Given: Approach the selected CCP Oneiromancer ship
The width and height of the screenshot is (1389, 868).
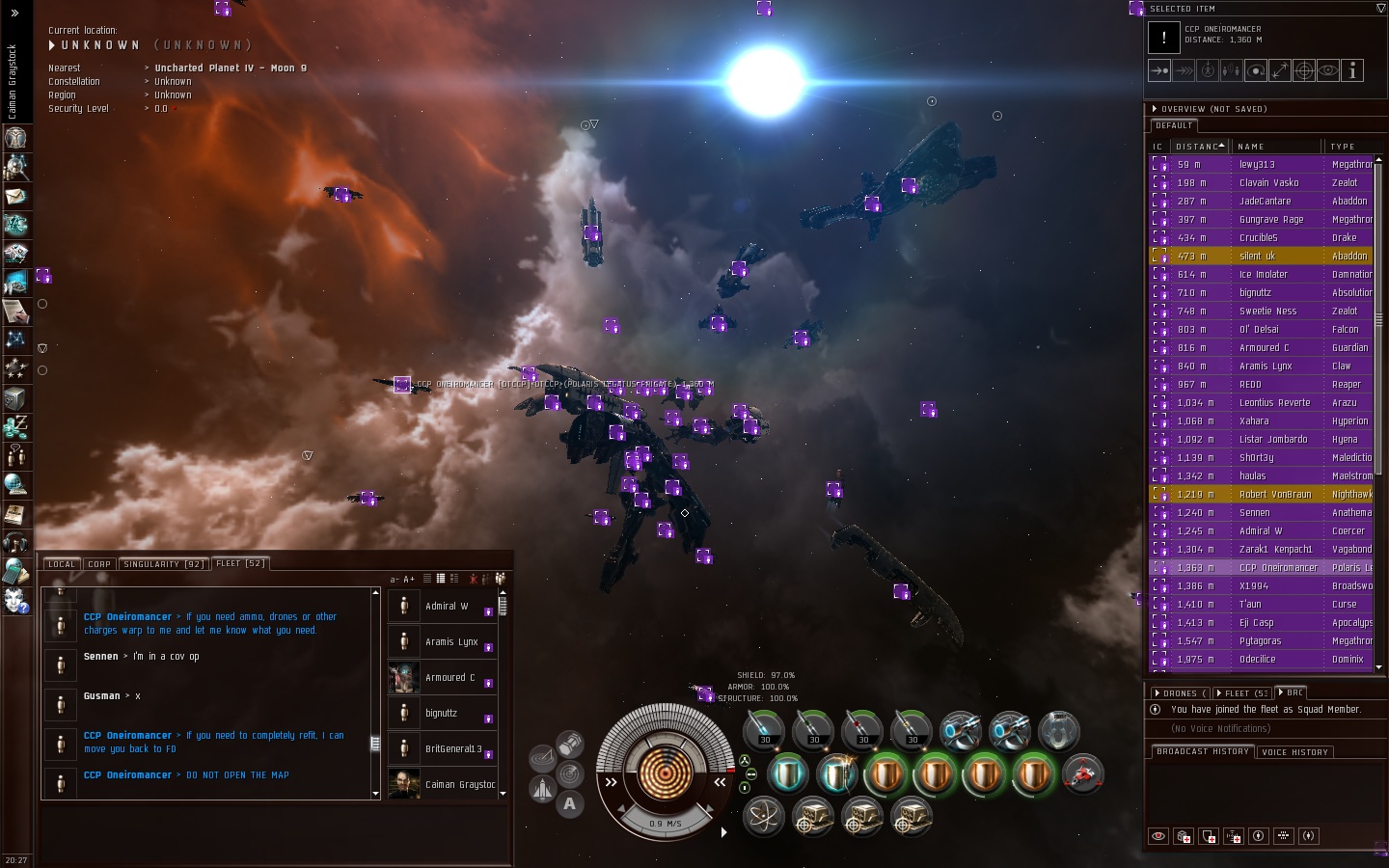Looking at the screenshot, I should coord(1159,70).
